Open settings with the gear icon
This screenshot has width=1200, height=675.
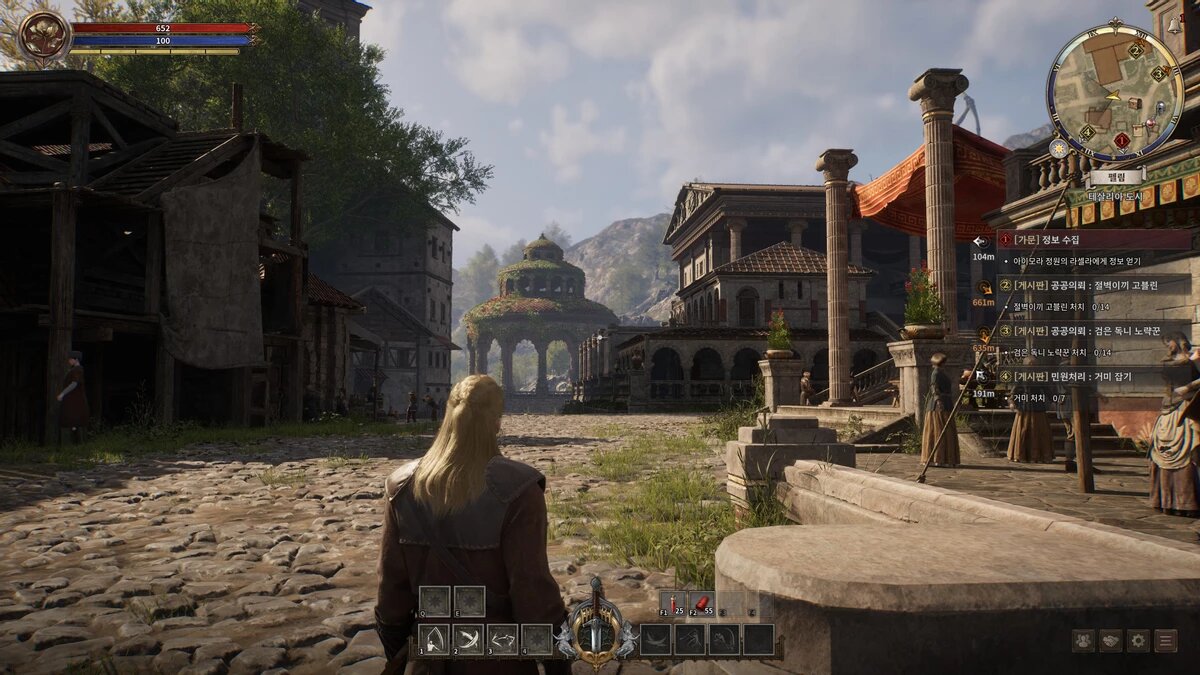coord(1138,641)
